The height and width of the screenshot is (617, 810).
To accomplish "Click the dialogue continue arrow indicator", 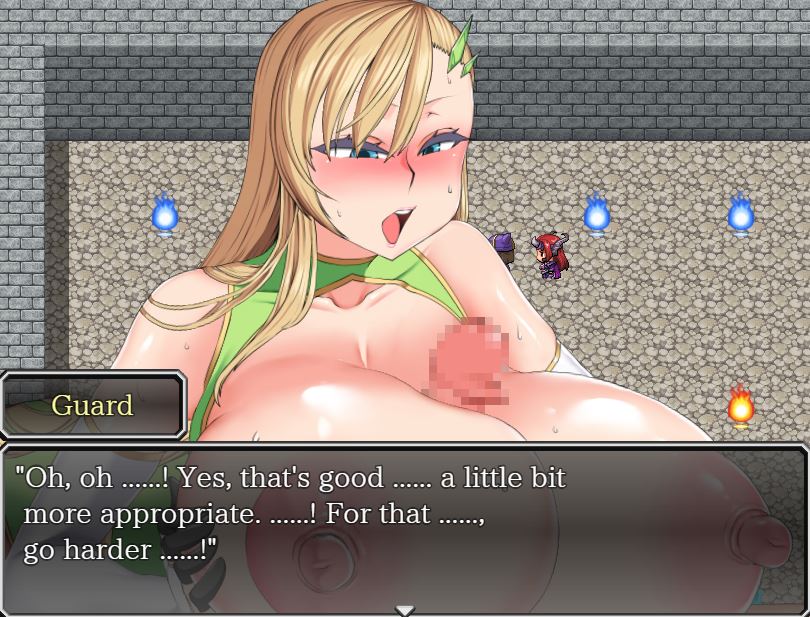I will [404, 609].
